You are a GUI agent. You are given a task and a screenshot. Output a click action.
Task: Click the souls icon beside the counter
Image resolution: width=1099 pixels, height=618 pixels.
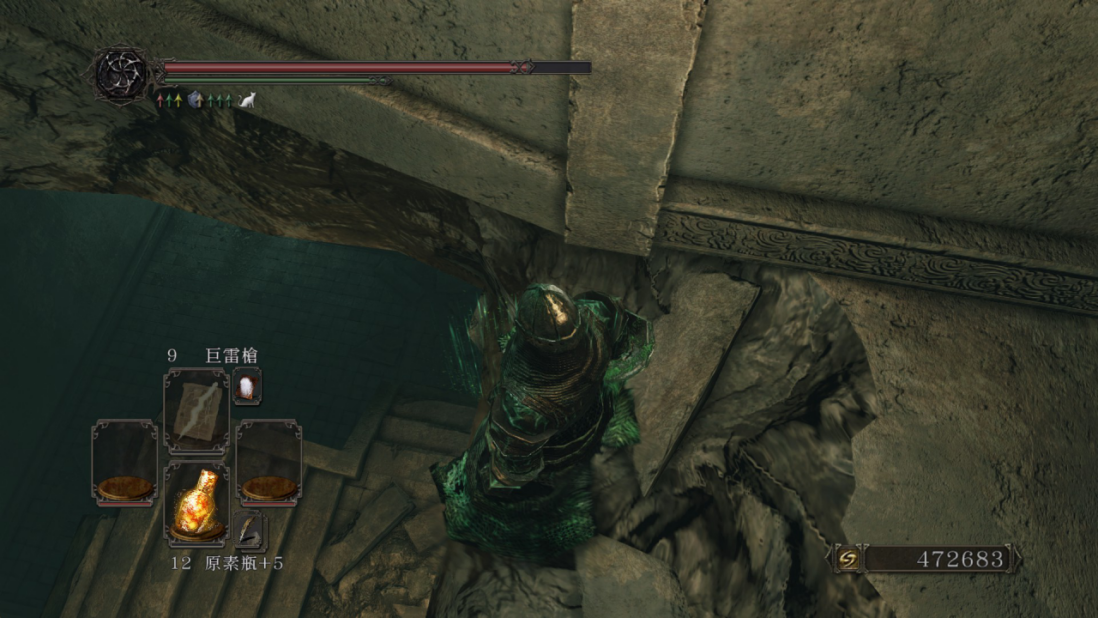point(848,558)
